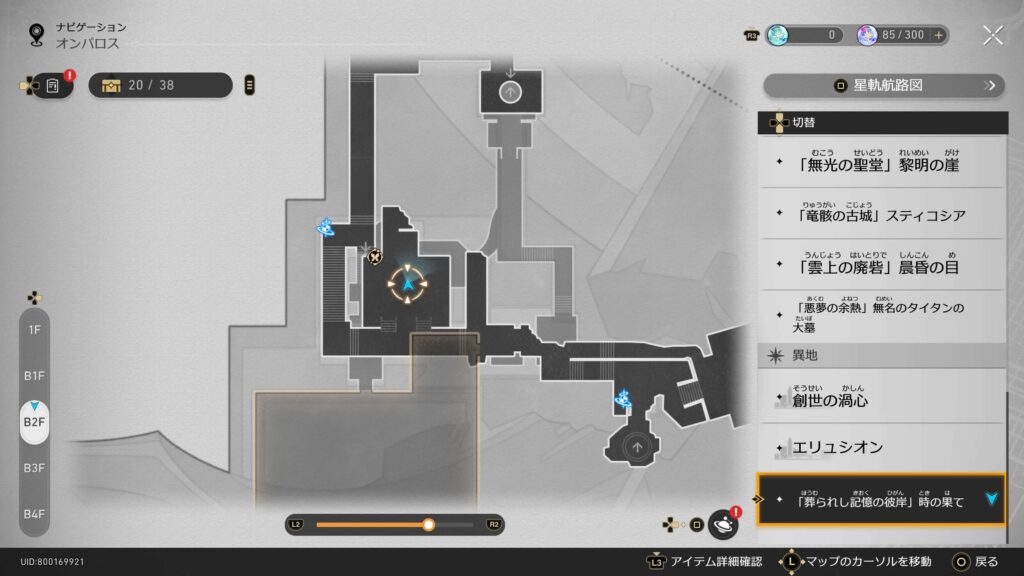Open the planet icon with red alert

coord(722,523)
